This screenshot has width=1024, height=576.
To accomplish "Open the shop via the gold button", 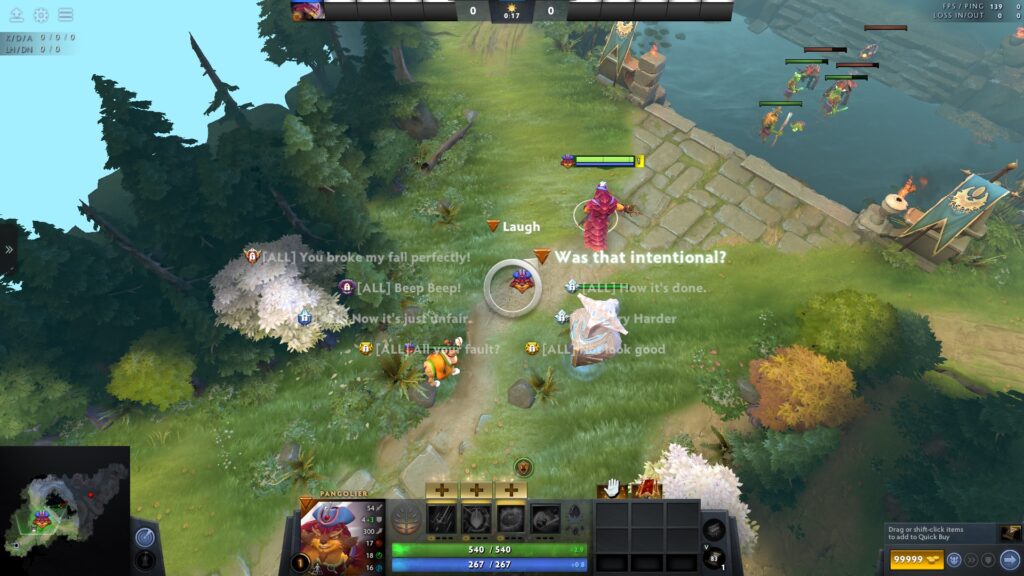I will 914,559.
